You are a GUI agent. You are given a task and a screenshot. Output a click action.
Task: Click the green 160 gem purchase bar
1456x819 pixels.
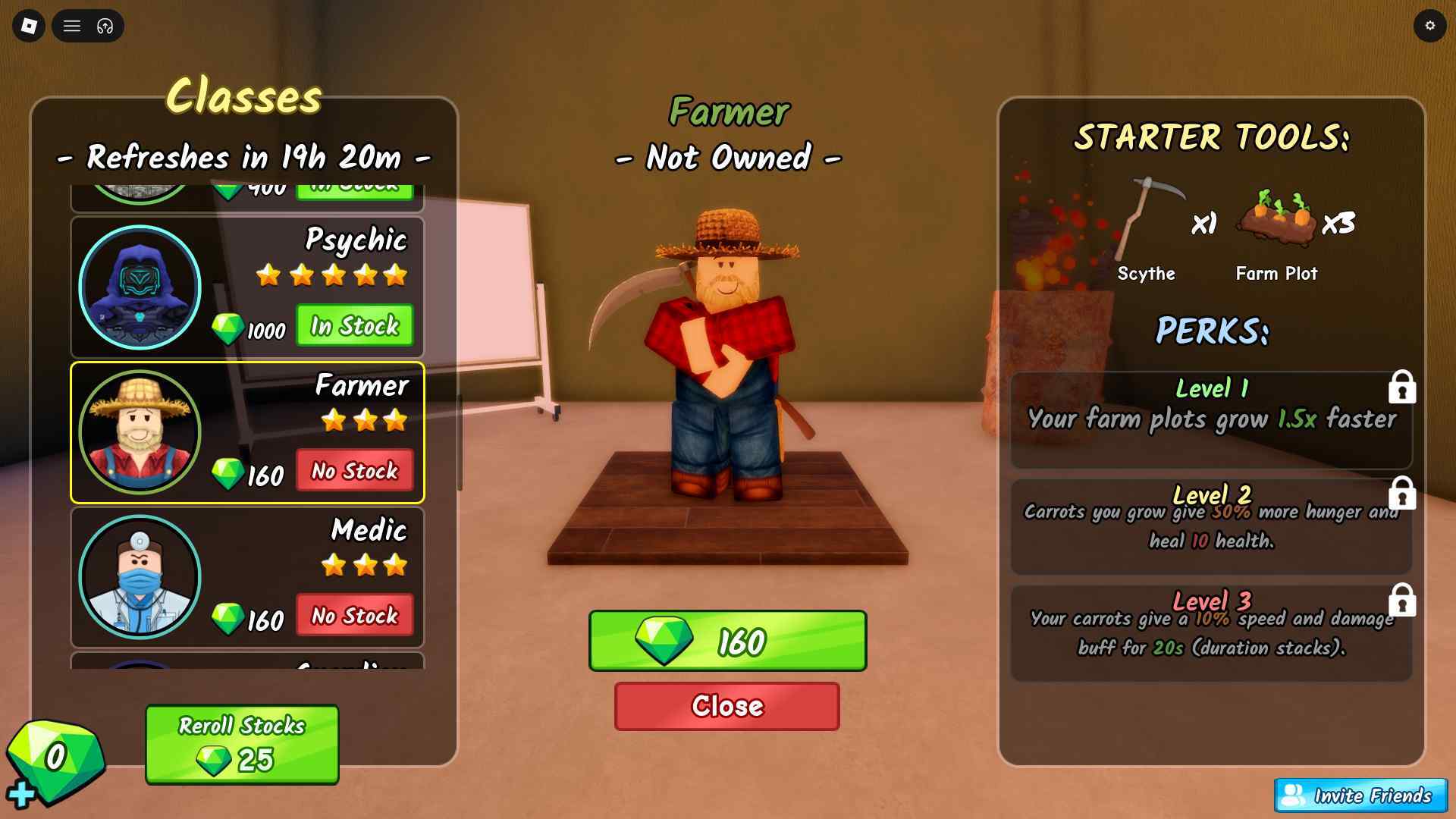point(727,641)
